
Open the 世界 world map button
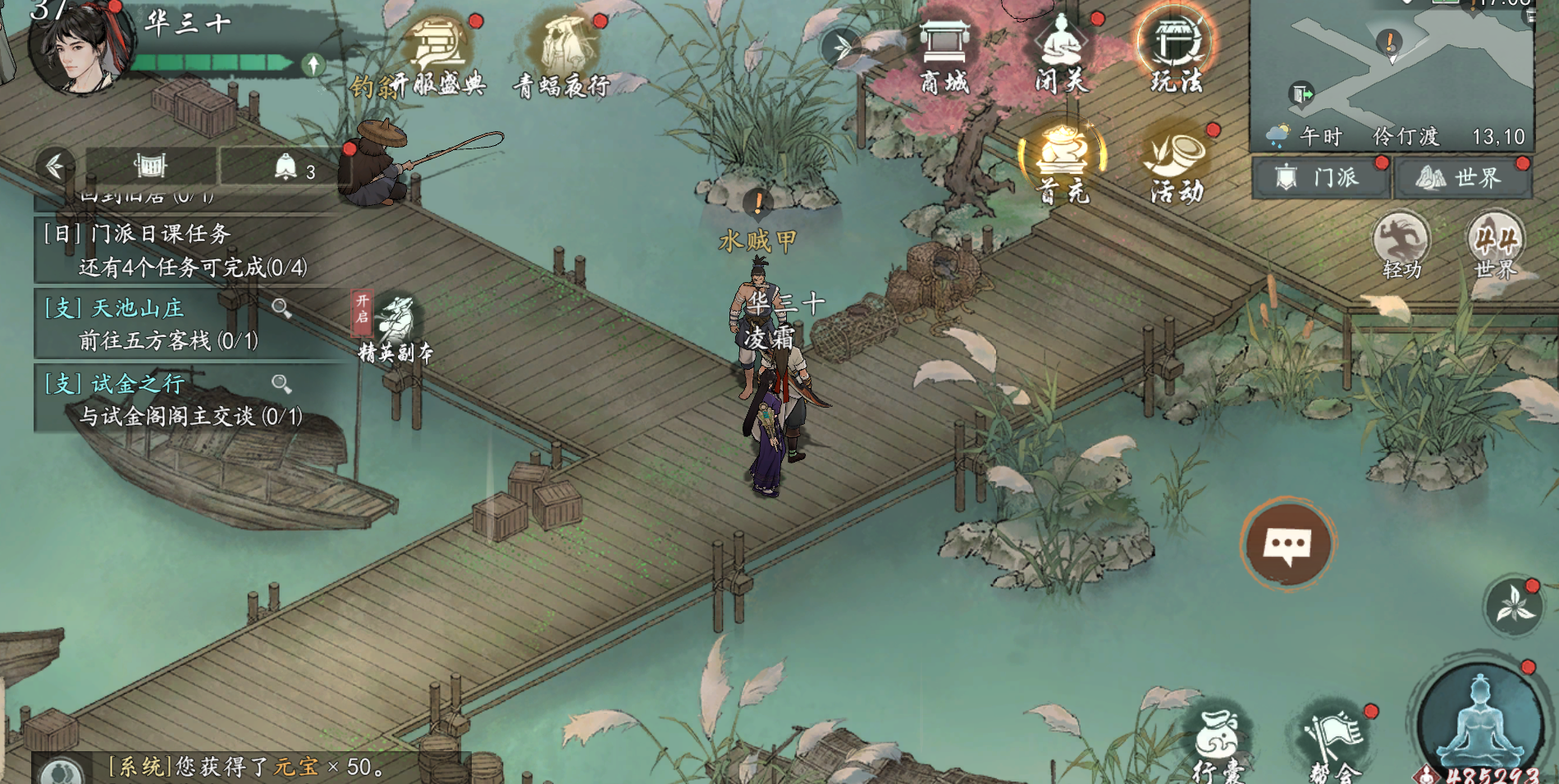coord(1462,177)
